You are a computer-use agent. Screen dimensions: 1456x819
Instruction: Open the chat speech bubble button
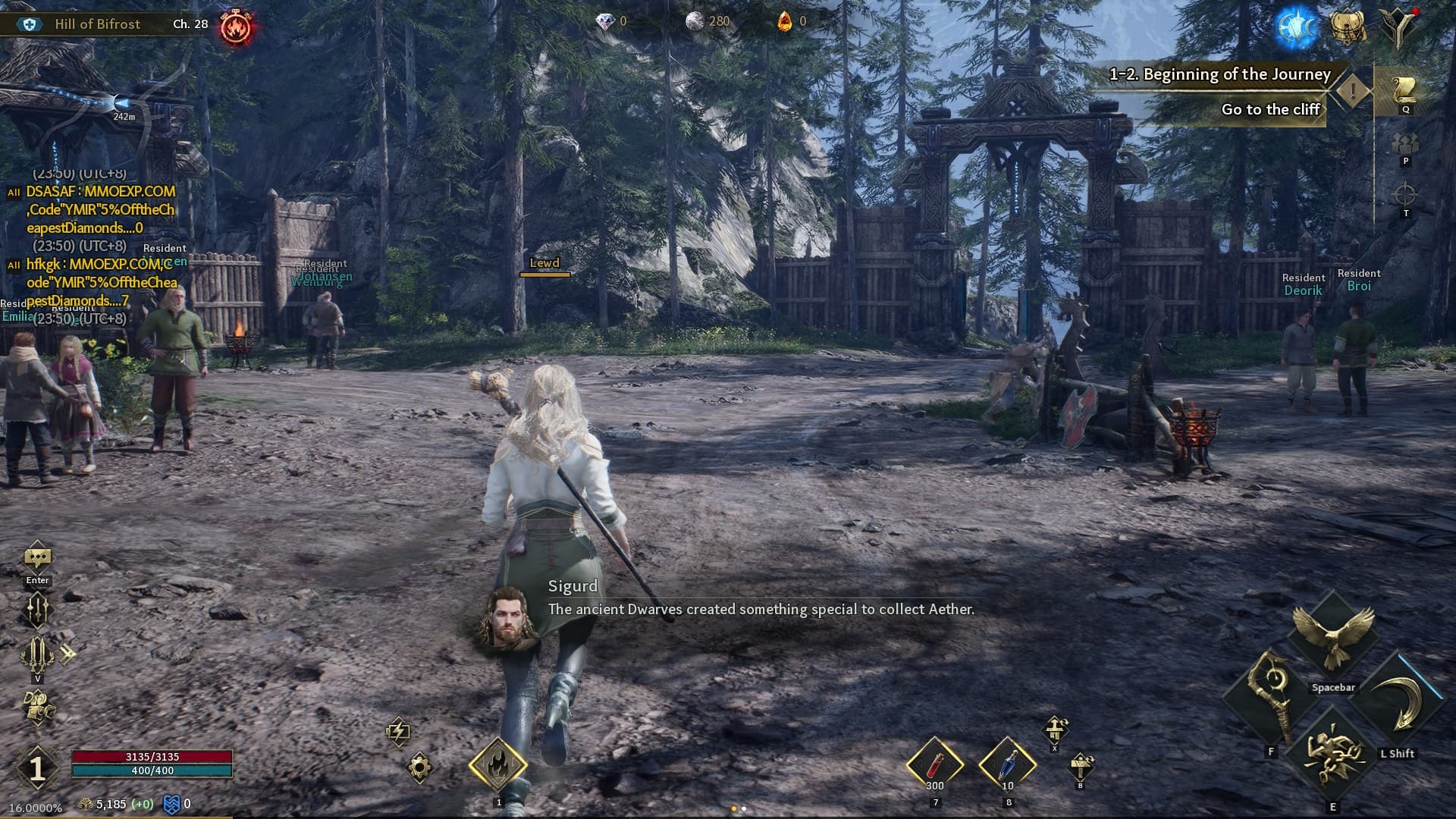pos(37,558)
